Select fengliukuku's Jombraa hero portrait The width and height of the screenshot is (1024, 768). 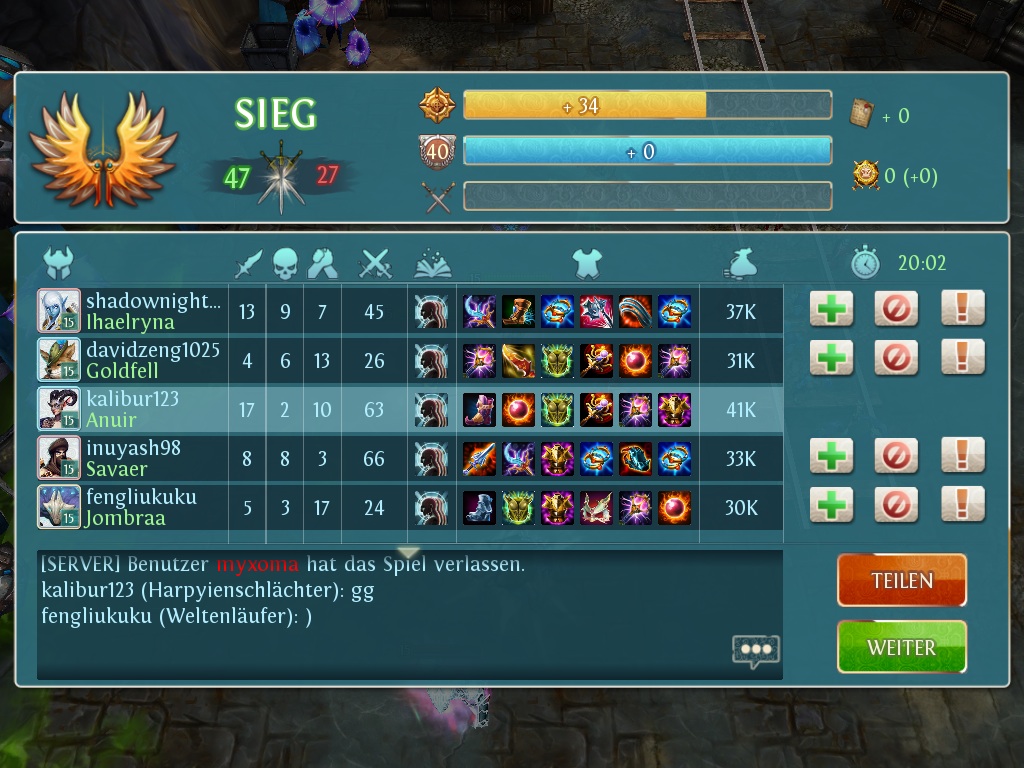coord(59,506)
